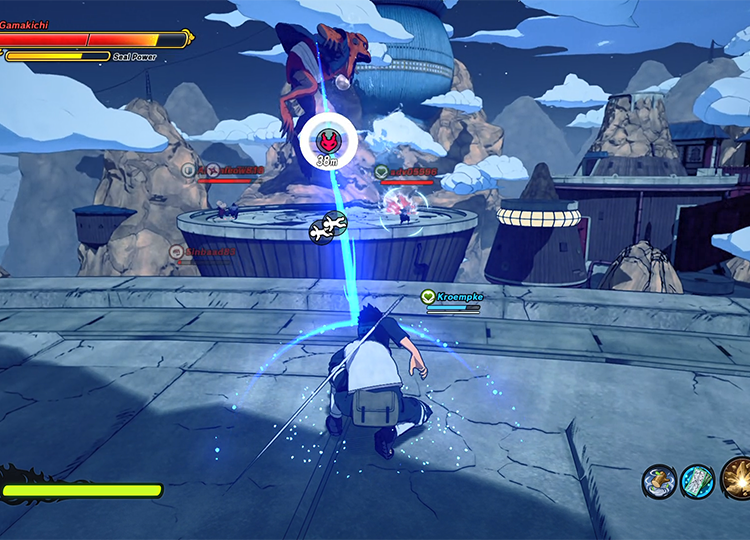Activate the substitution log jutsu icon
Viewport: 750px width, 540px height.
pyautogui.click(x=660, y=482)
